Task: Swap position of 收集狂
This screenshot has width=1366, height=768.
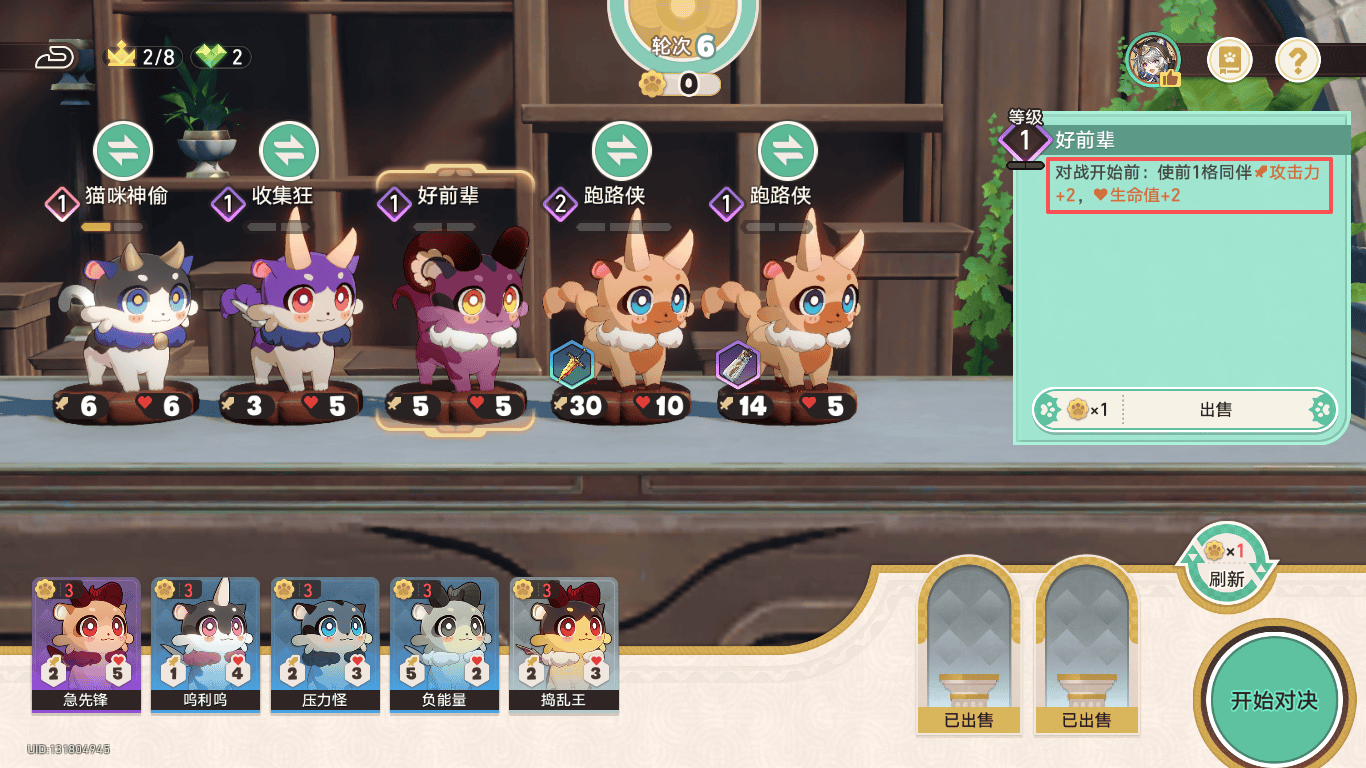Action: [x=289, y=151]
